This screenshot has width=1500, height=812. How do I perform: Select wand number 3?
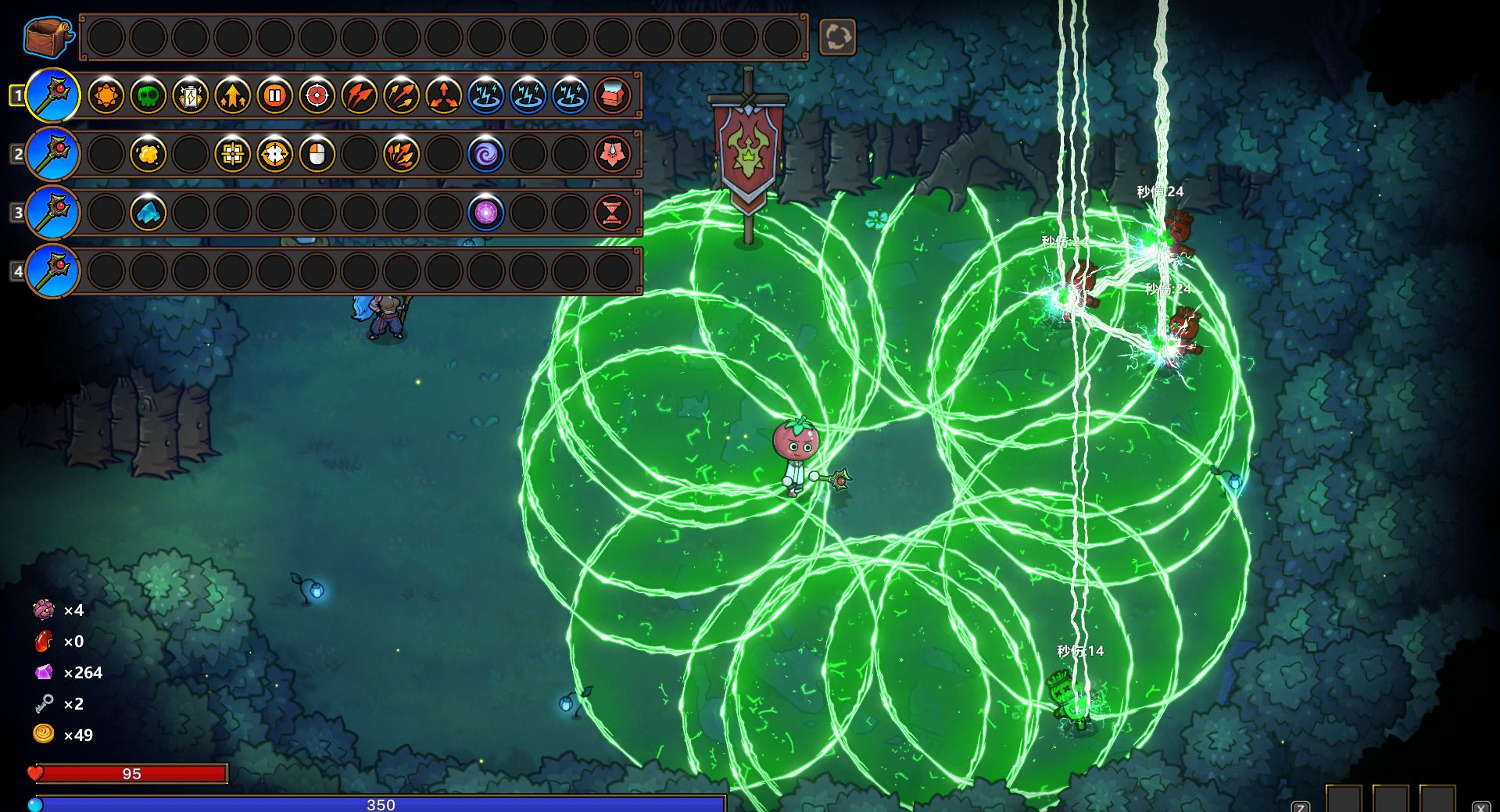52,213
